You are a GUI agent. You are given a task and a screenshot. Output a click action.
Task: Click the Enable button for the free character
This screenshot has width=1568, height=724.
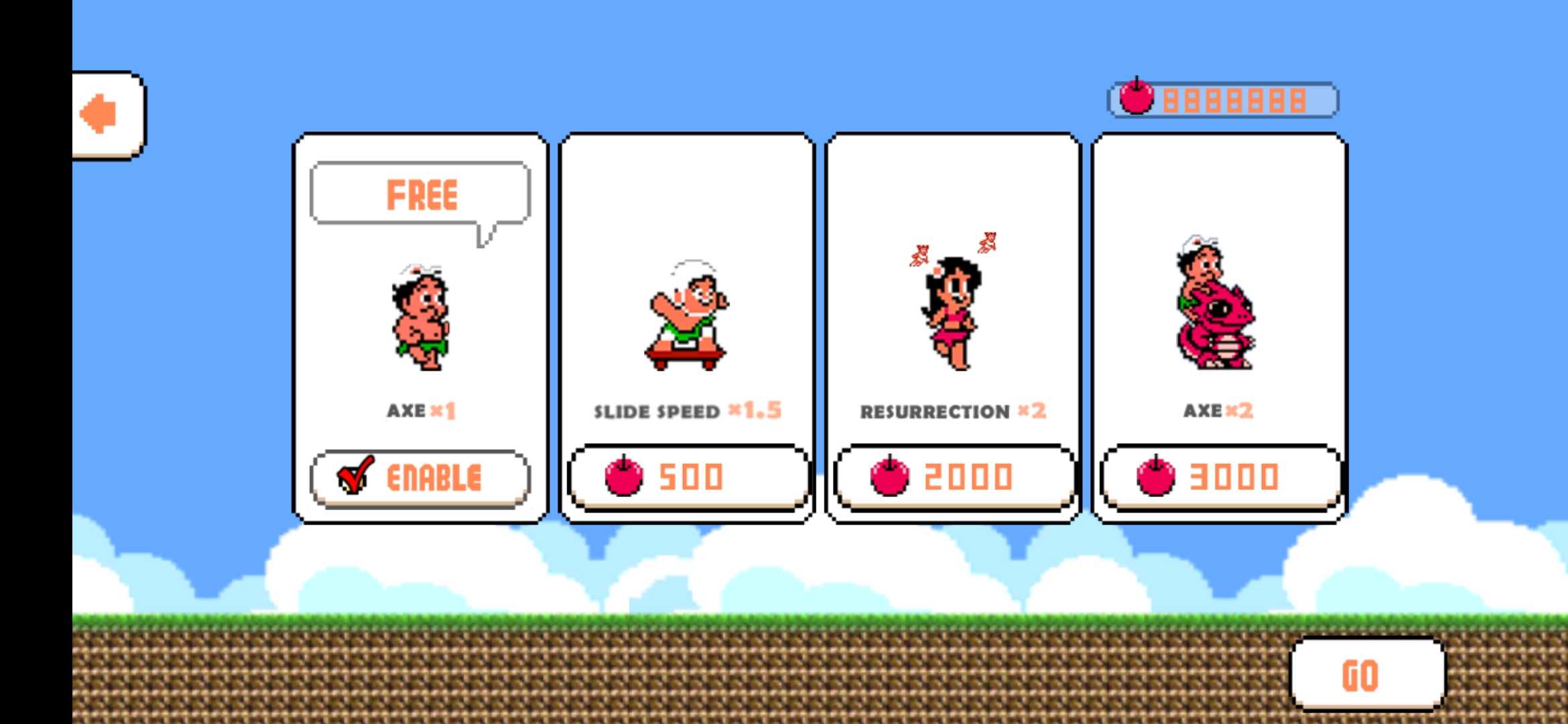pyautogui.click(x=420, y=479)
